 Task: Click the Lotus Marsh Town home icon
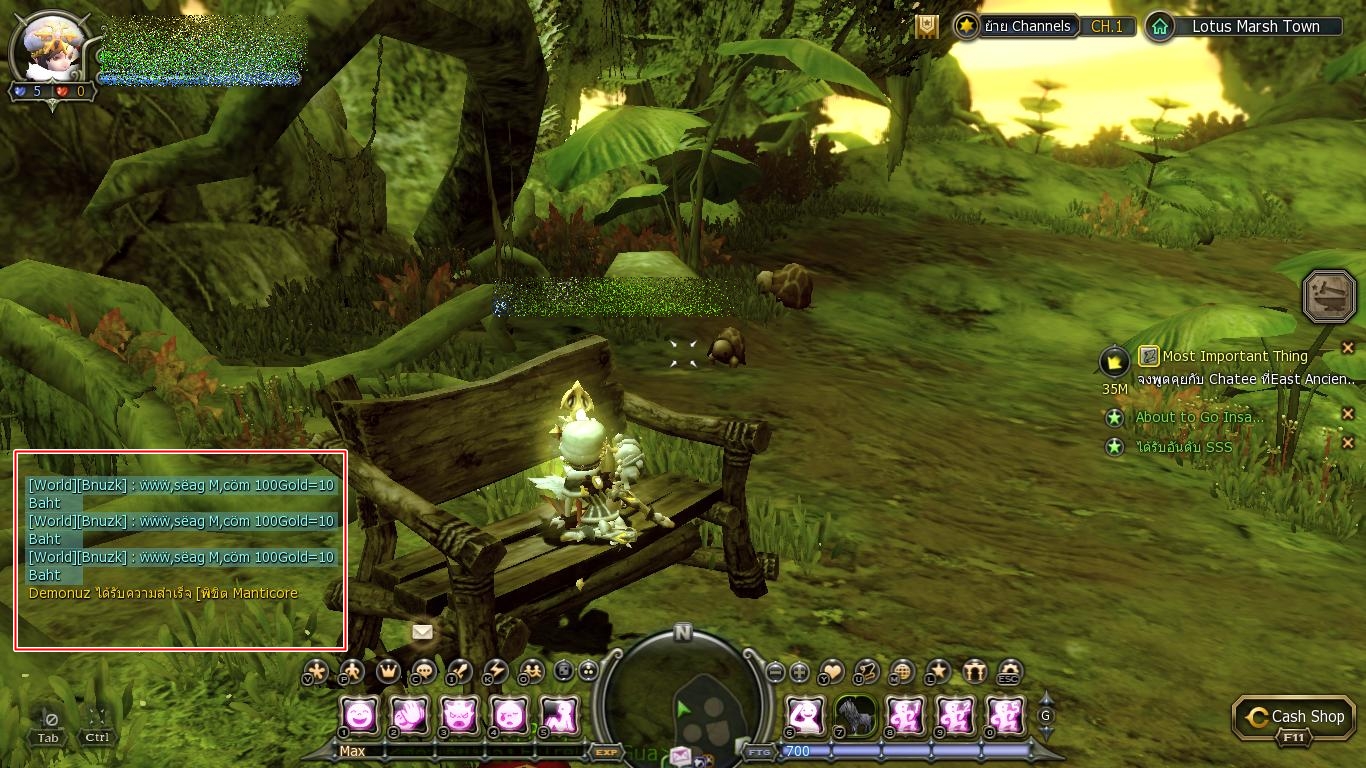(x=1159, y=27)
